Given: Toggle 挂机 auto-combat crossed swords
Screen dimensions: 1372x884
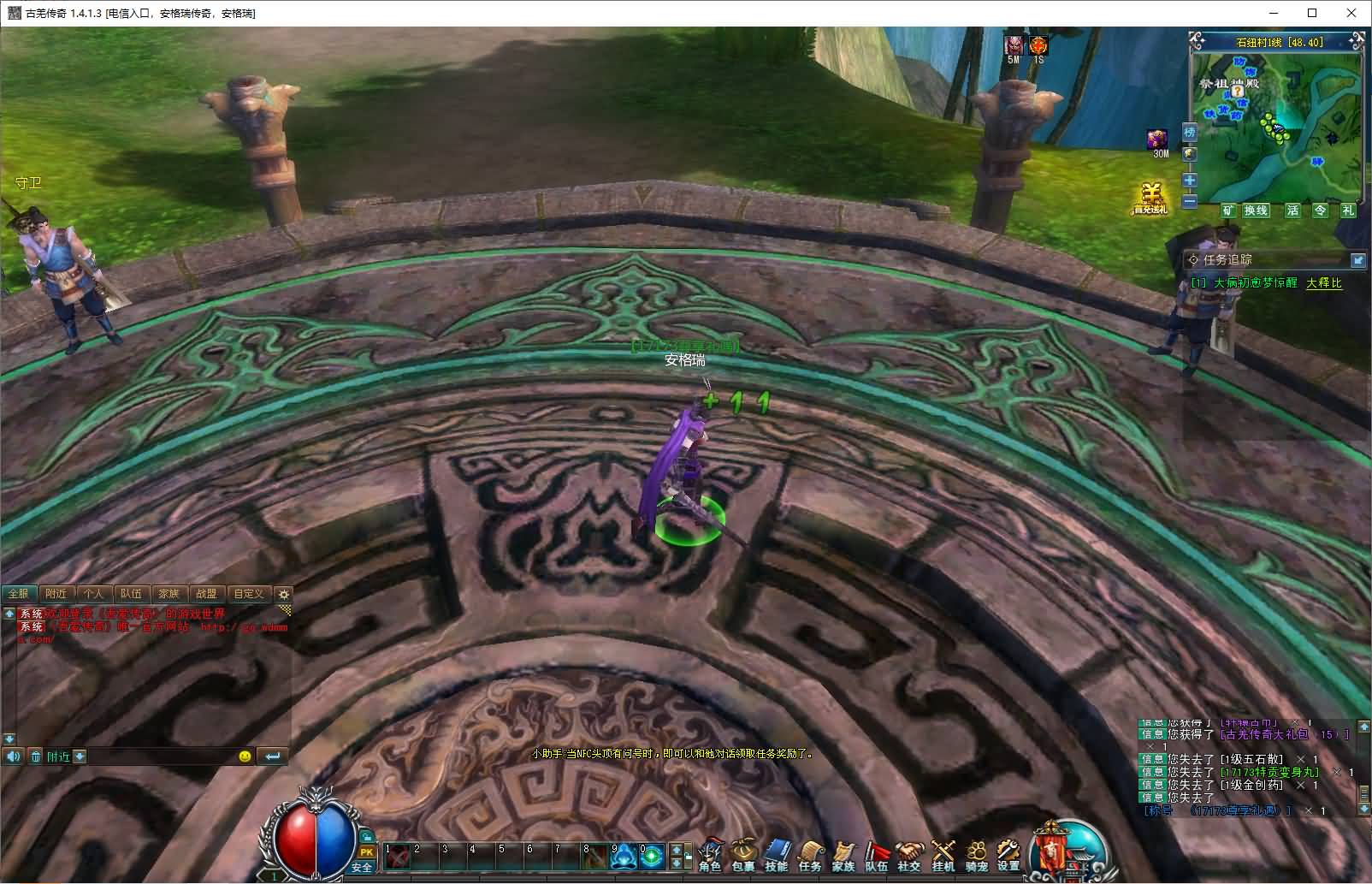Looking at the screenshot, I should point(943,856).
